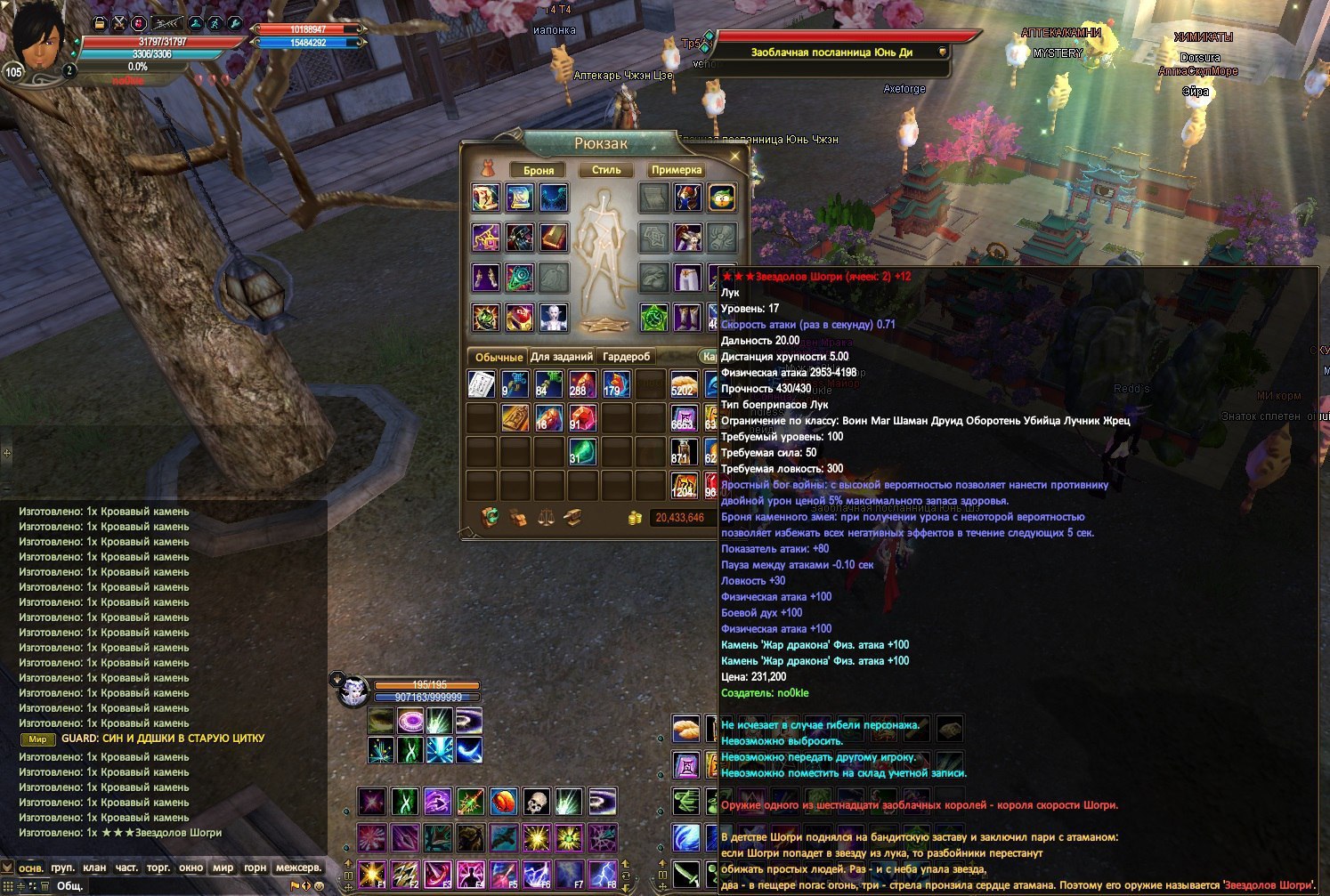The height and width of the screenshot is (896, 1330).
Task: Open the Гардероб bag tab
Action: (627, 357)
